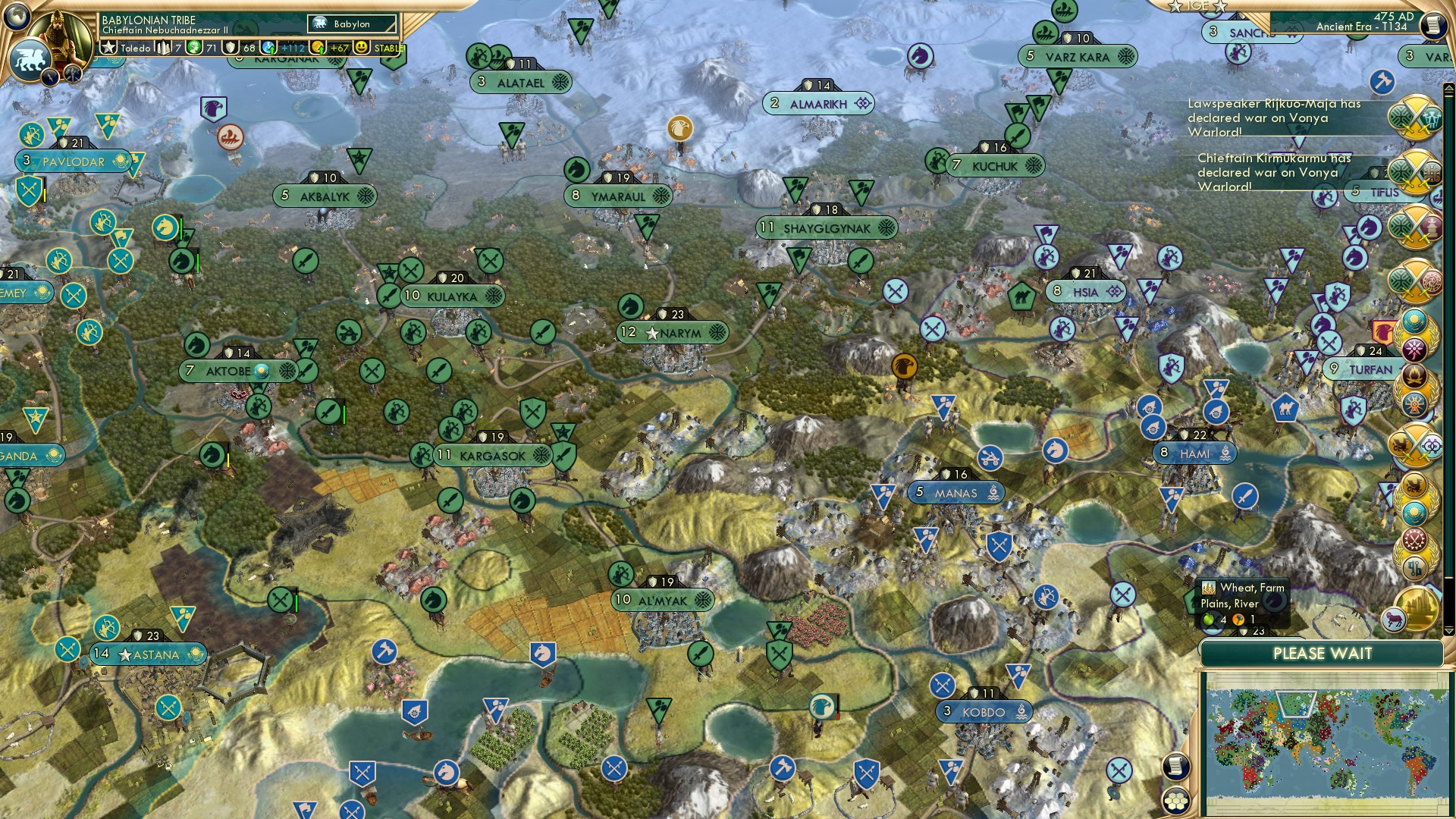The width and height of the screenshot is (1456, 819).
Task: Click the PLEASE WAIT button
Action: coord(1322,654)
